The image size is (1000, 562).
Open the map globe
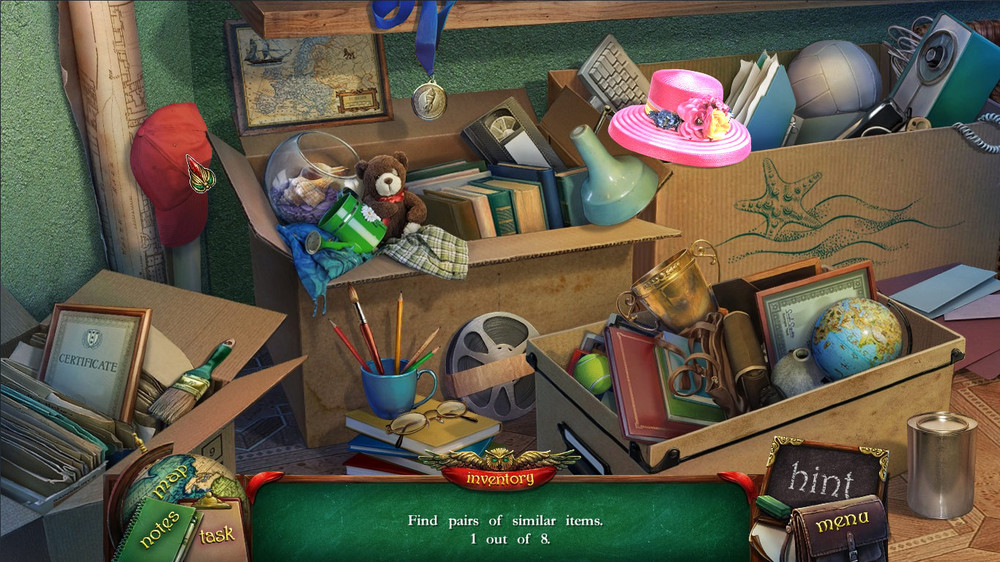pos(170,483)
